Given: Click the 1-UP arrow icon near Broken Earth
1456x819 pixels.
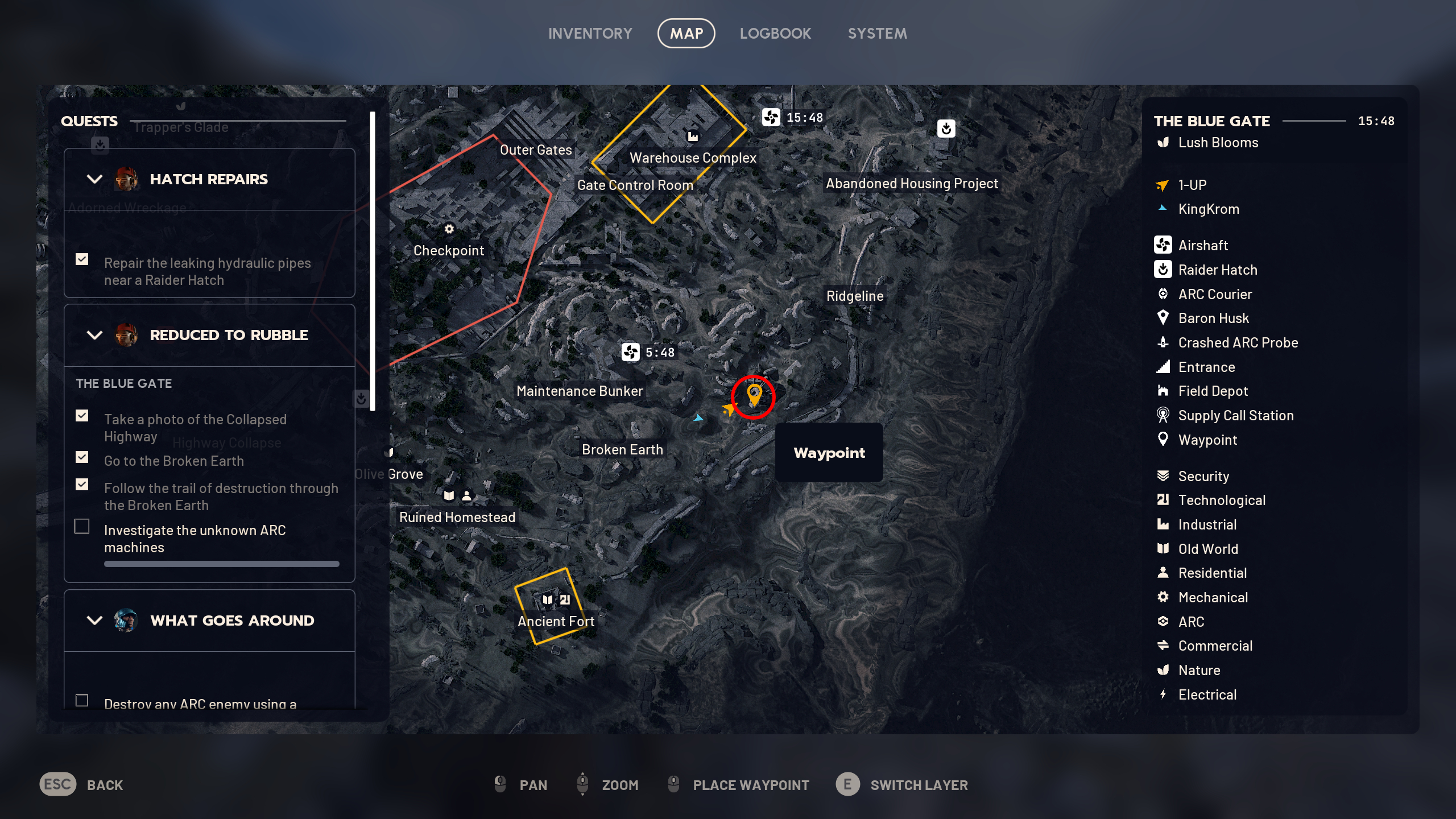Looking at the screenshot, I should (730, 409).
